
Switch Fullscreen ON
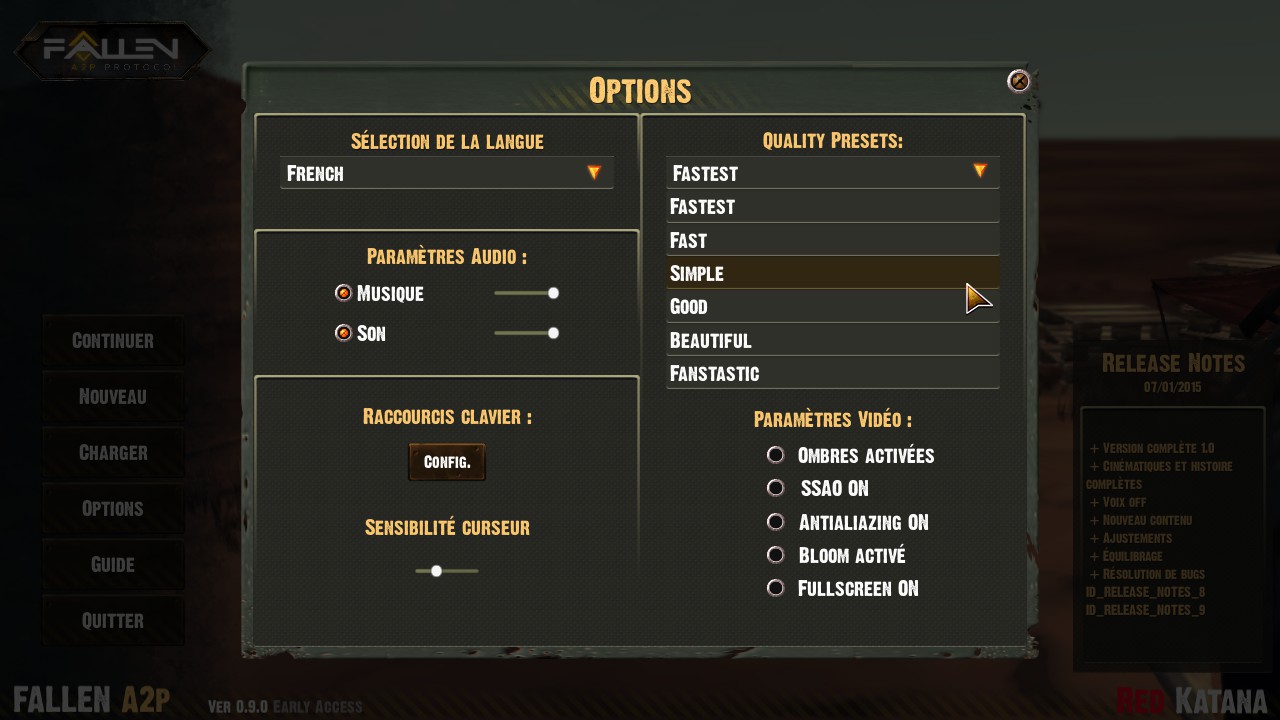[x=775, y=588]
